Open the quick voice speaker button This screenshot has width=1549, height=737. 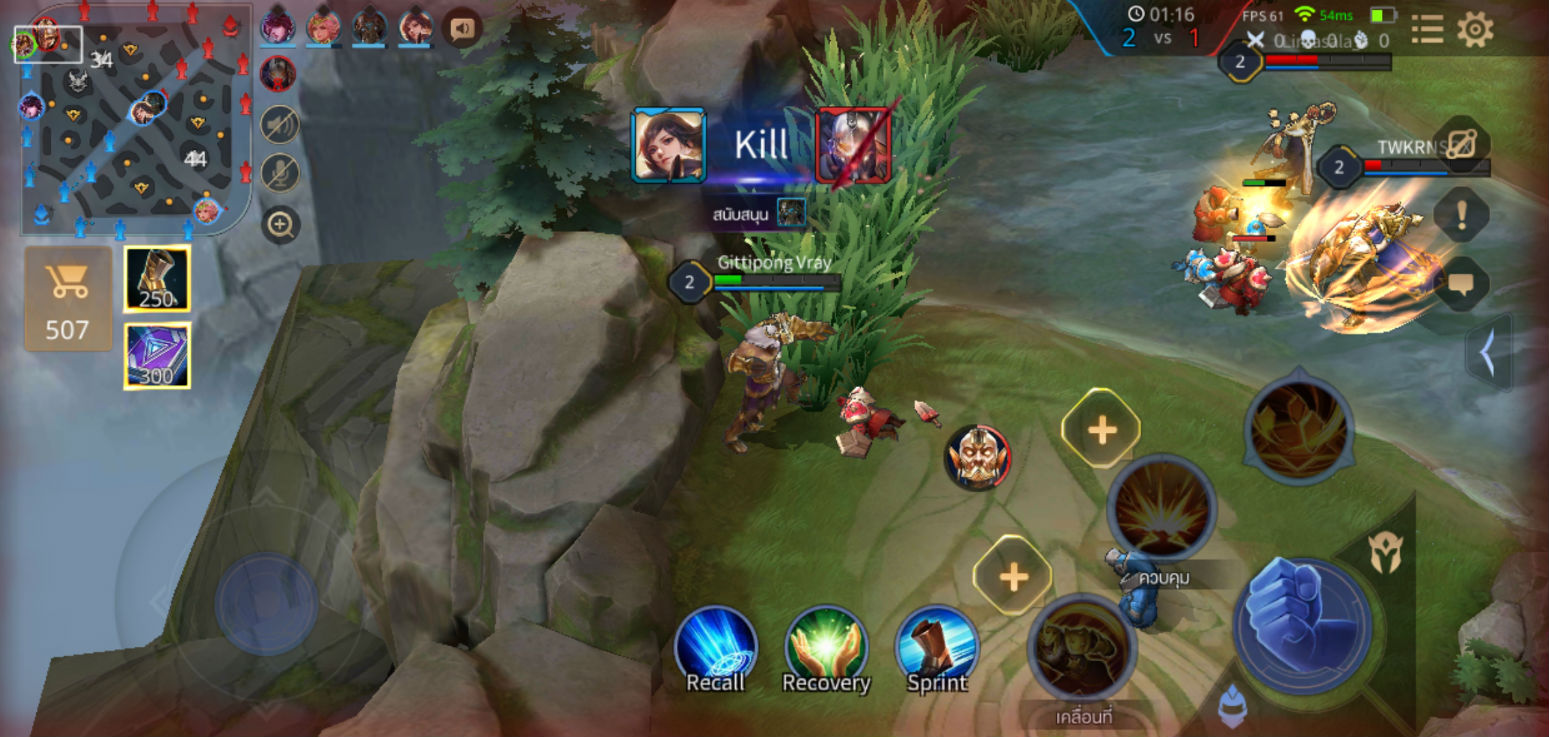click(x=461, y=29)
